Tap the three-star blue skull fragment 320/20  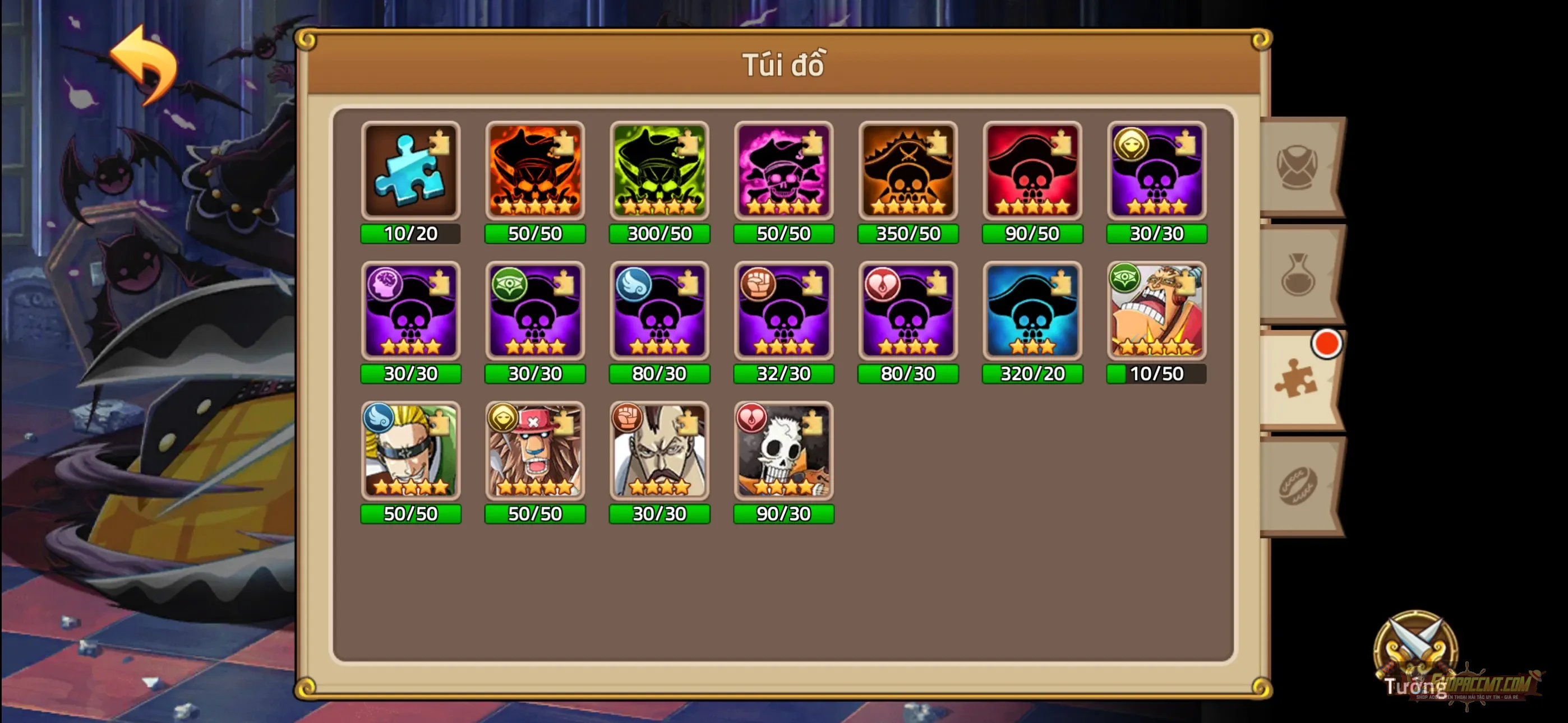click(1032, 313)
